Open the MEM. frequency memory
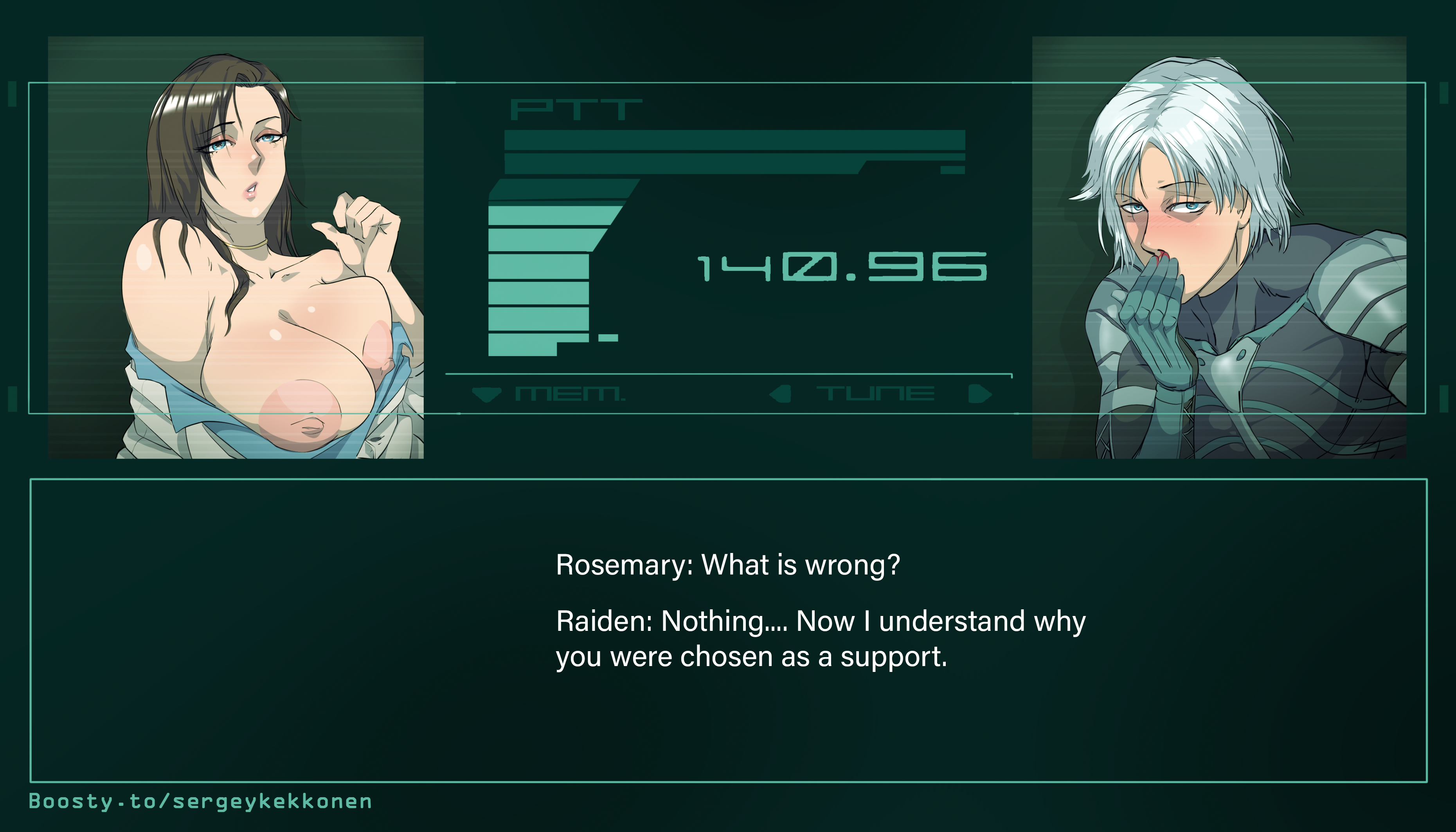 [570, 394]
